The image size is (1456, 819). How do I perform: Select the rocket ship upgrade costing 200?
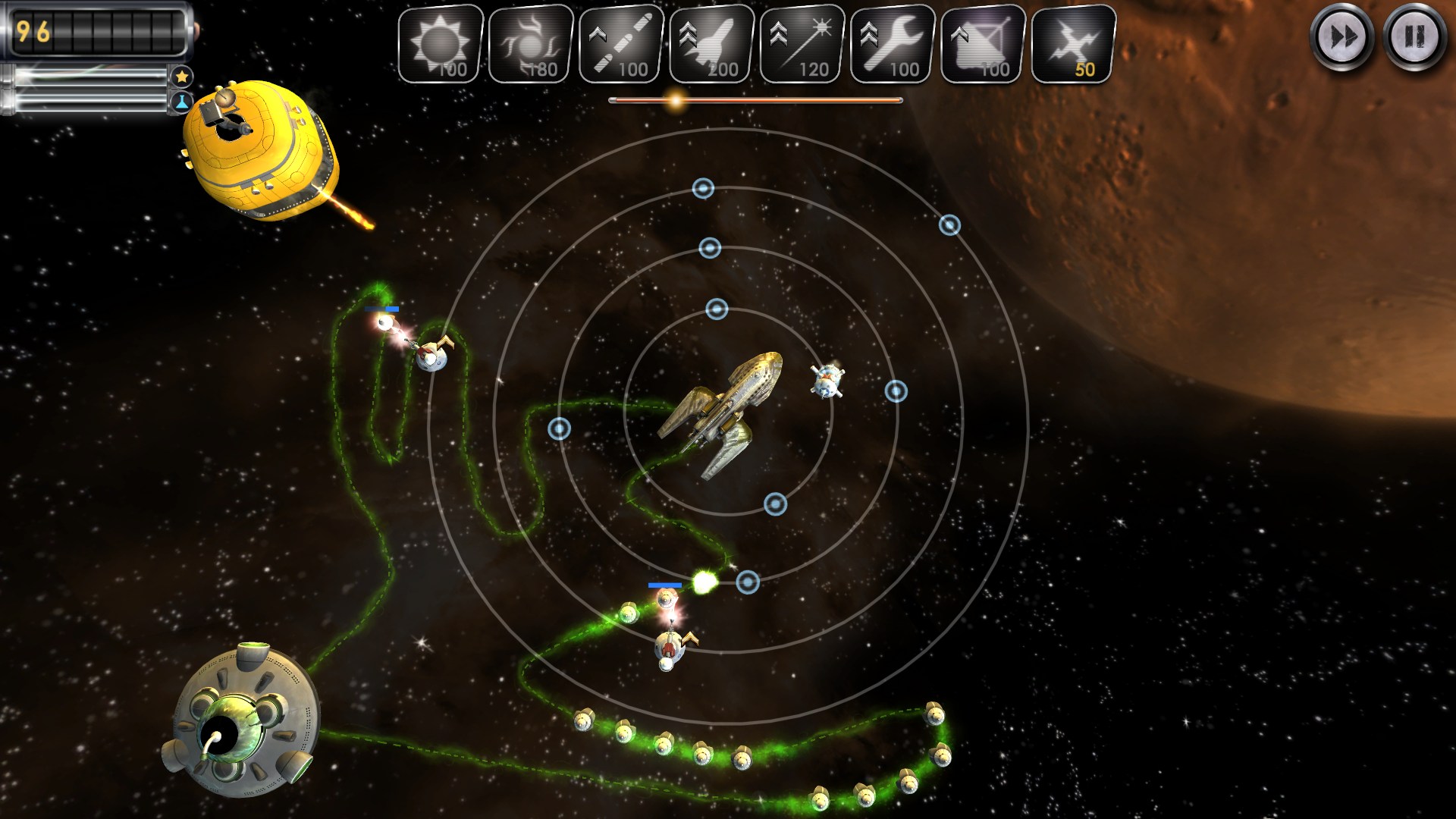(711, 44)
